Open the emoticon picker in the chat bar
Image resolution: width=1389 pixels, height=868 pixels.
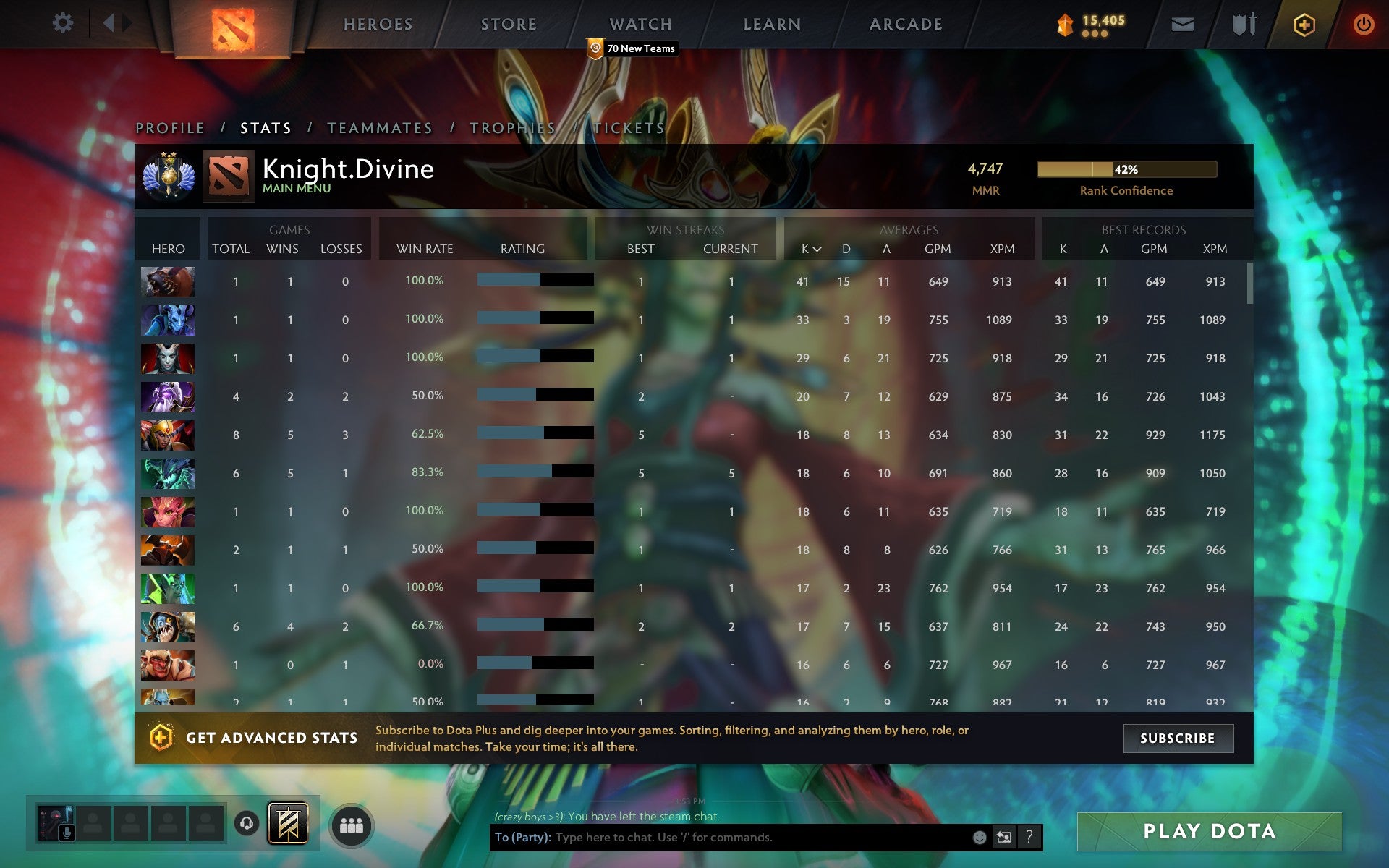tap(979, 838)
